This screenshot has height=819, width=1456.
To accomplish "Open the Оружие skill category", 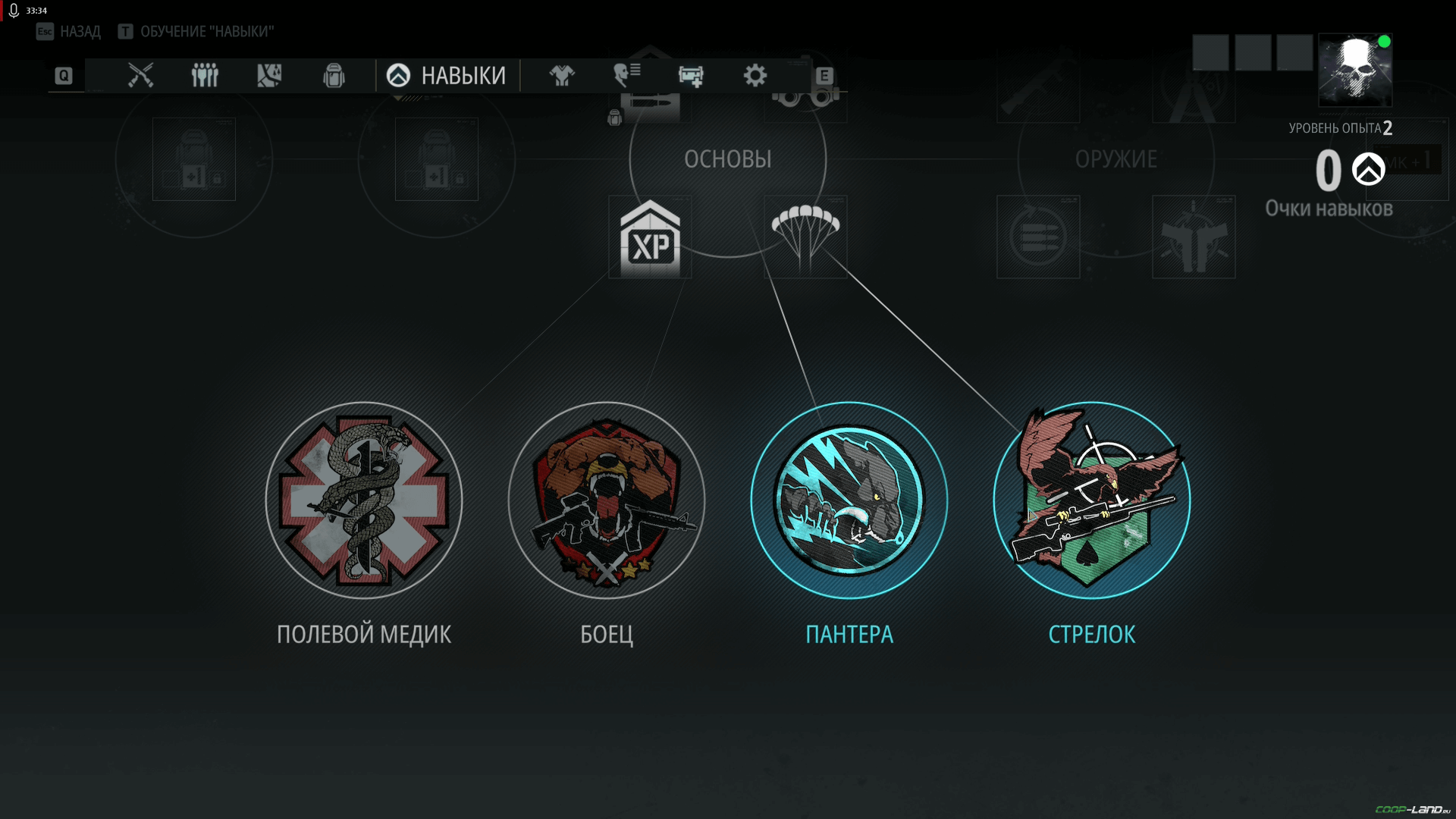I will [1116, 159].
